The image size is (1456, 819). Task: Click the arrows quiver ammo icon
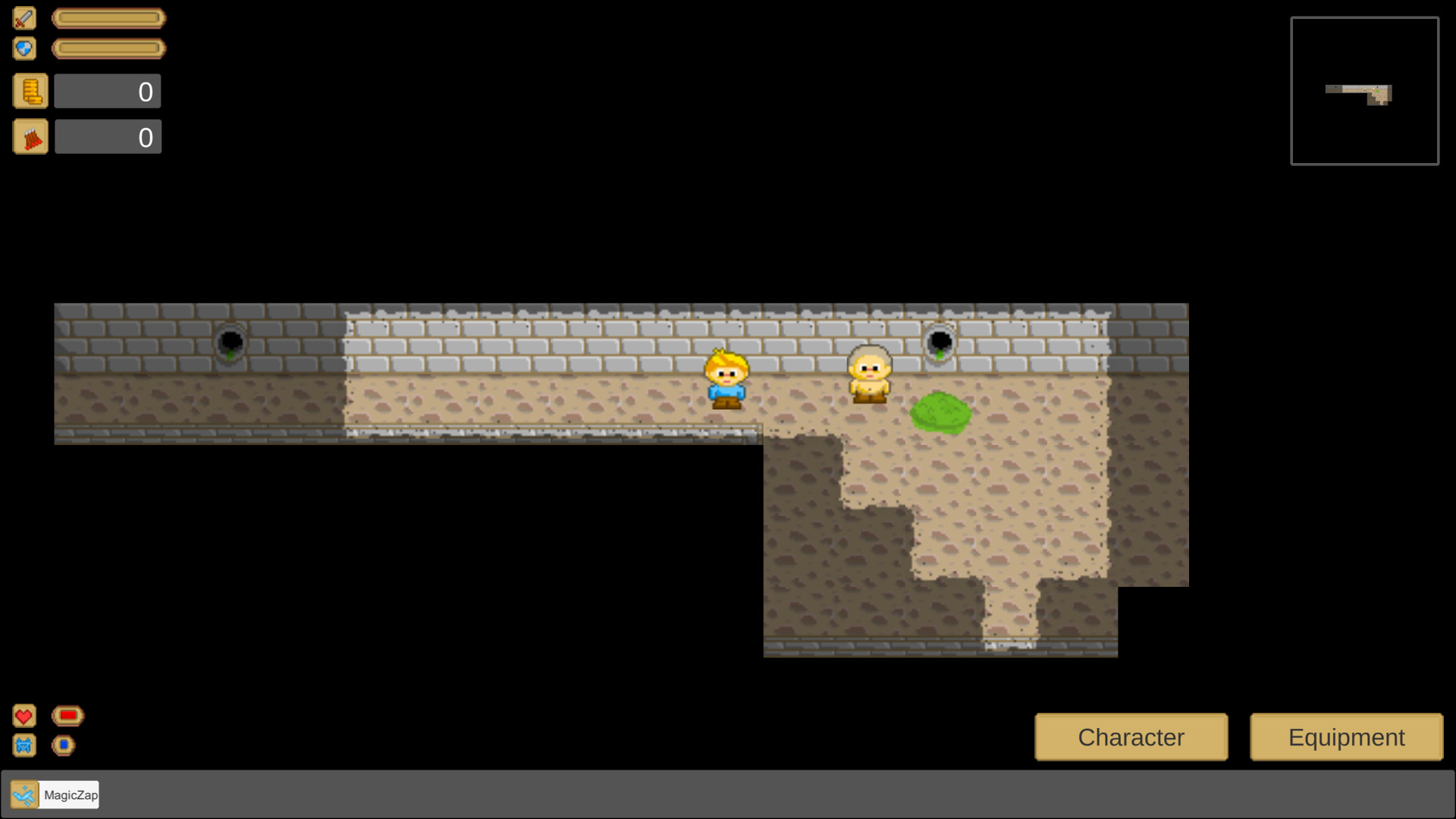[30, 136]
